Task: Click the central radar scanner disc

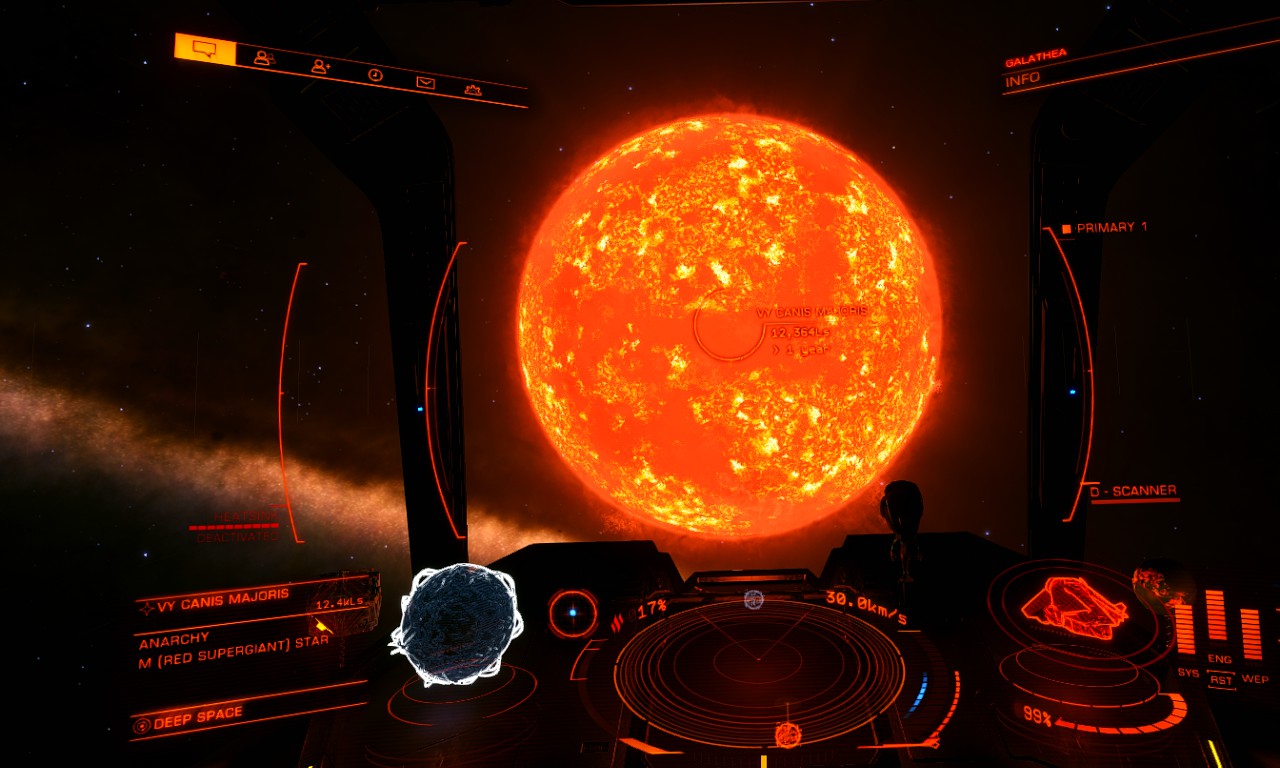Action: 758,658
